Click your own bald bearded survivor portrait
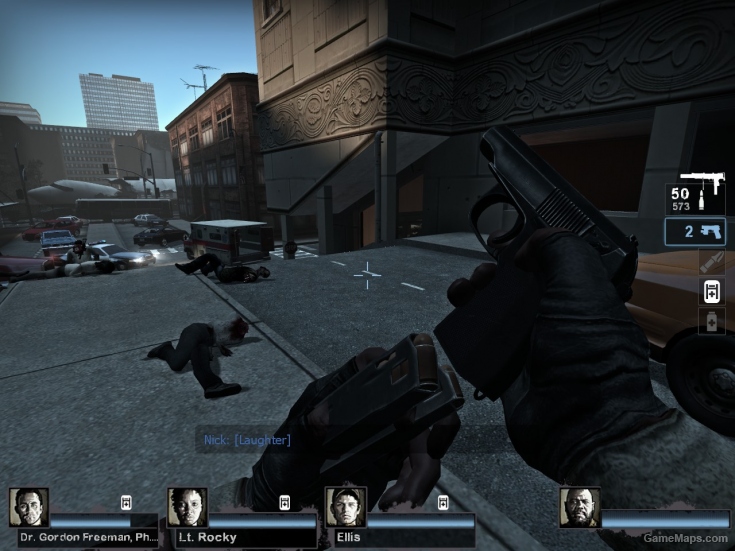This screenshot has height=551, width=735. [579, 507]
